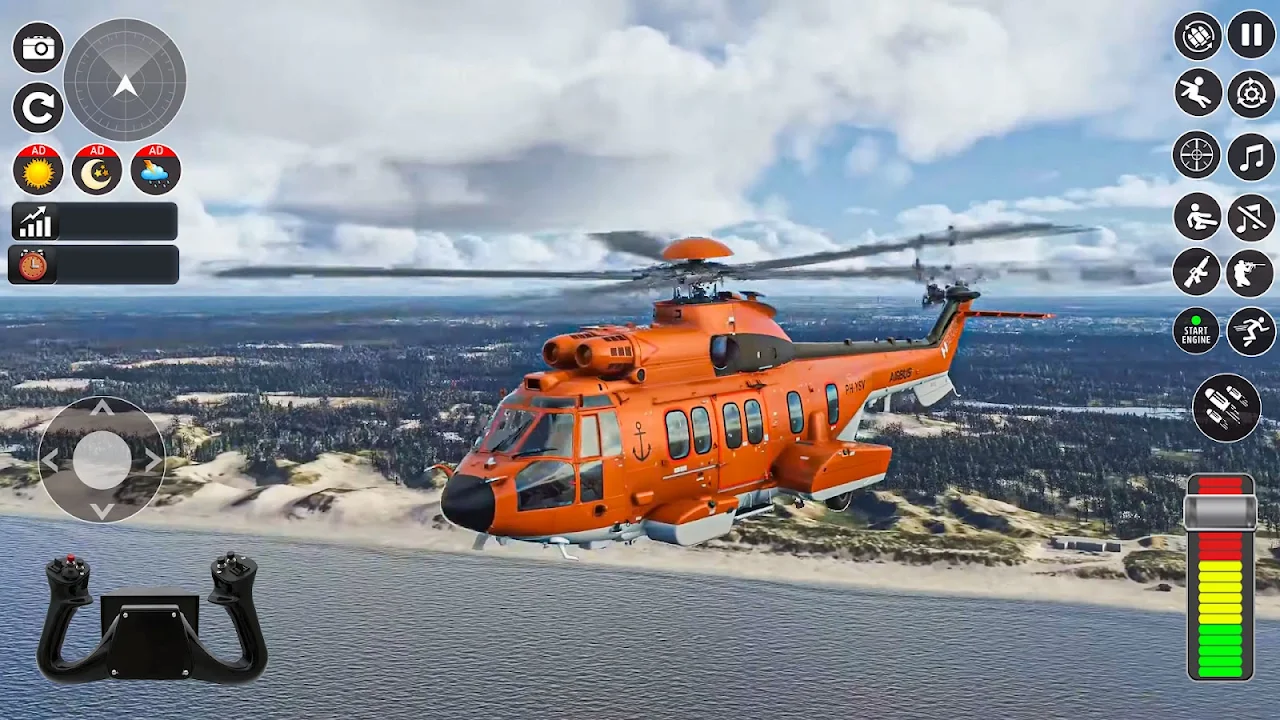
Task: Tap the sprinting figure icon
Action: click(x=1251, y=331)
